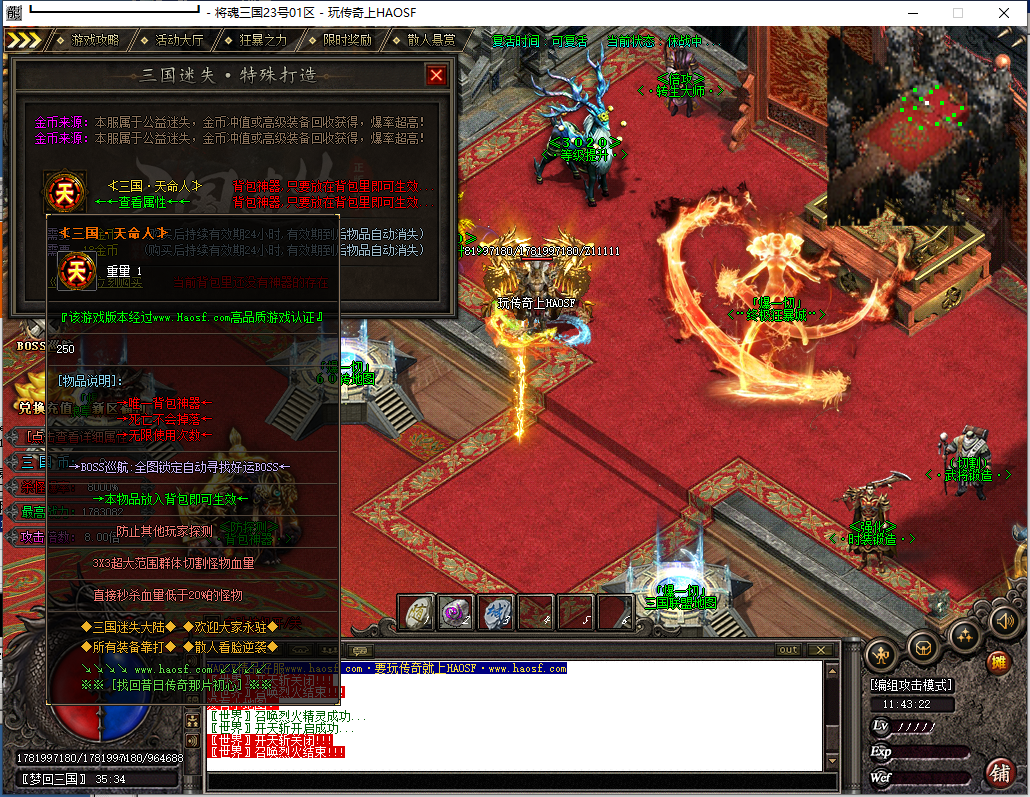Click the 天命人 item icon in the forge panel
Image resolution: width=1030 pixels, height=797 pixels.
coord(64,191)
